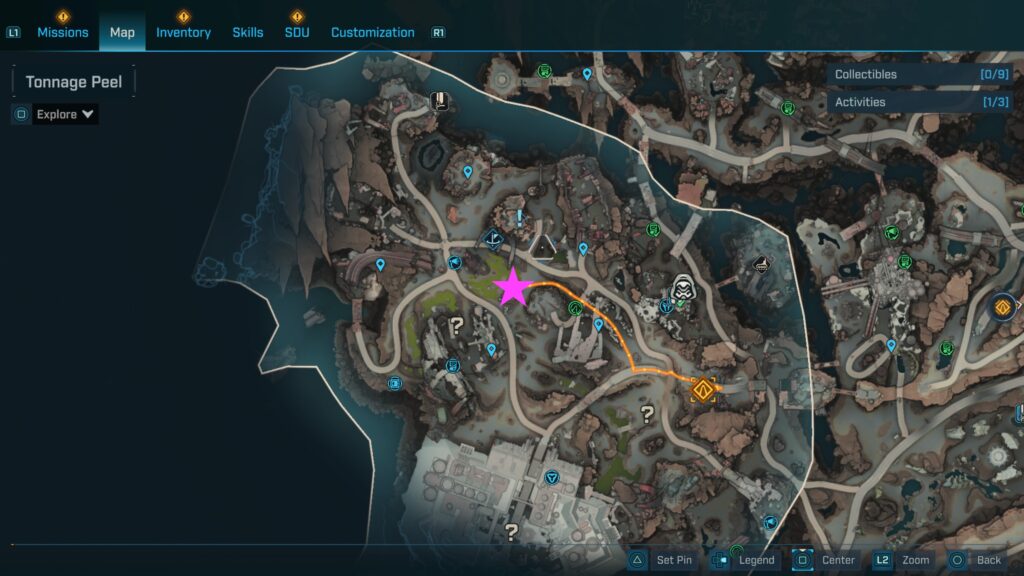The height and width of the screenshot is (576, 1024).
Task: Go to the SDU tab
Action: (297, 32)
